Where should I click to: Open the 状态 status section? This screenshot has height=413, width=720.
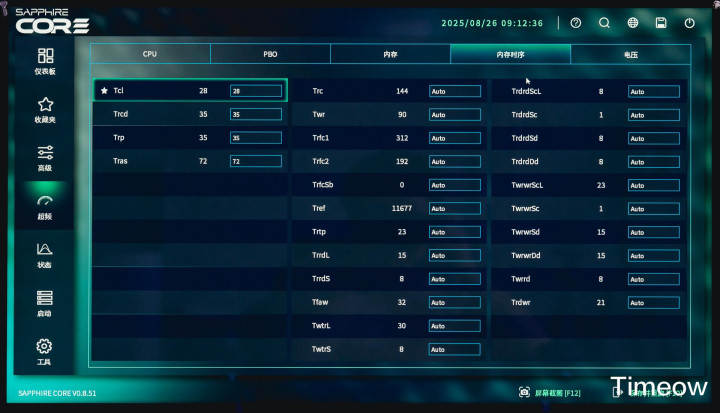(44, 254)
